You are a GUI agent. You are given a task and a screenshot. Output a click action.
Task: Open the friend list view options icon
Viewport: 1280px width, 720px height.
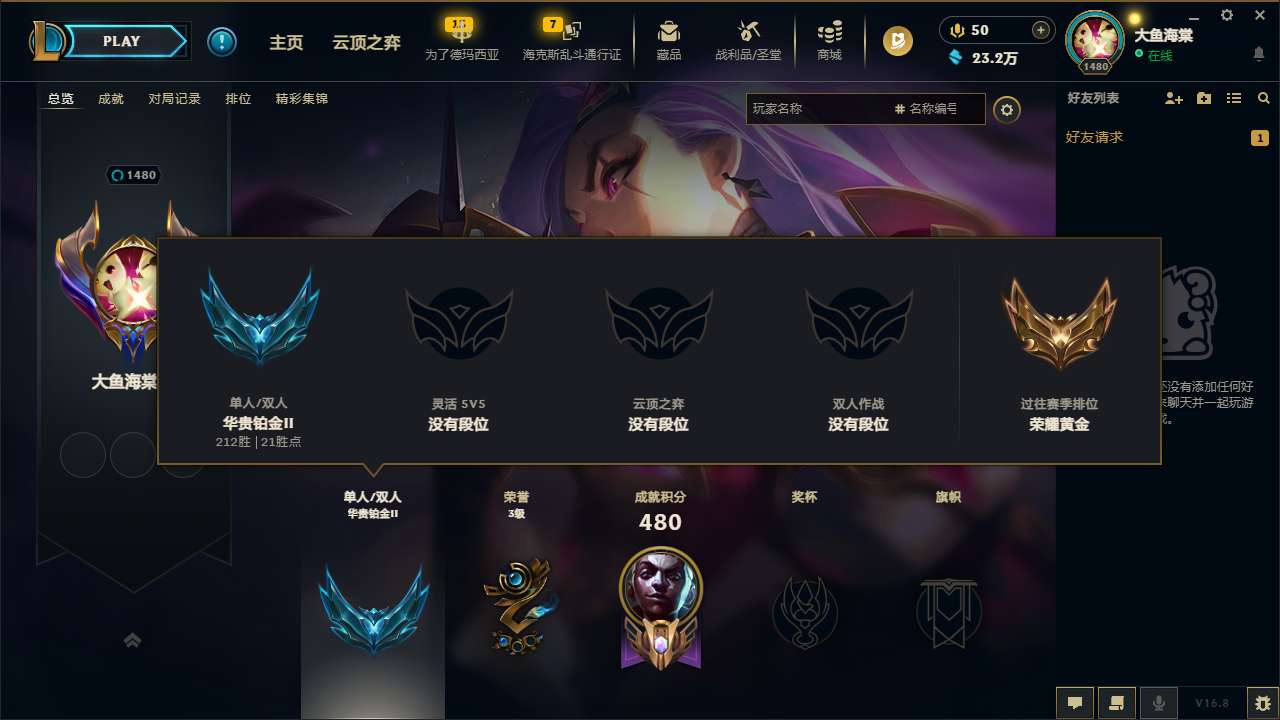click(x=1235, y=98)
